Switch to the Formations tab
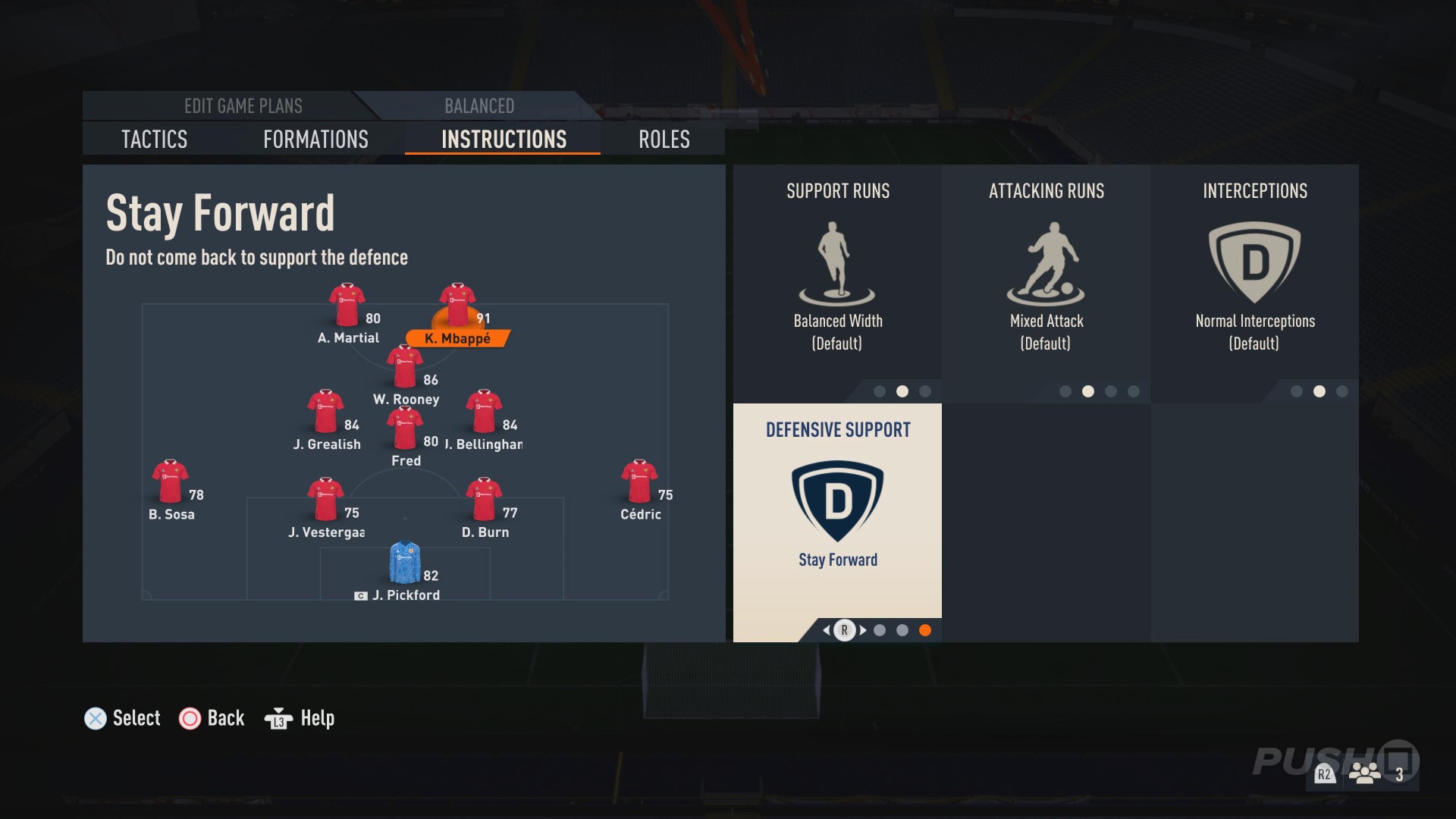1456x819 pixels. (x=315, y=140)
